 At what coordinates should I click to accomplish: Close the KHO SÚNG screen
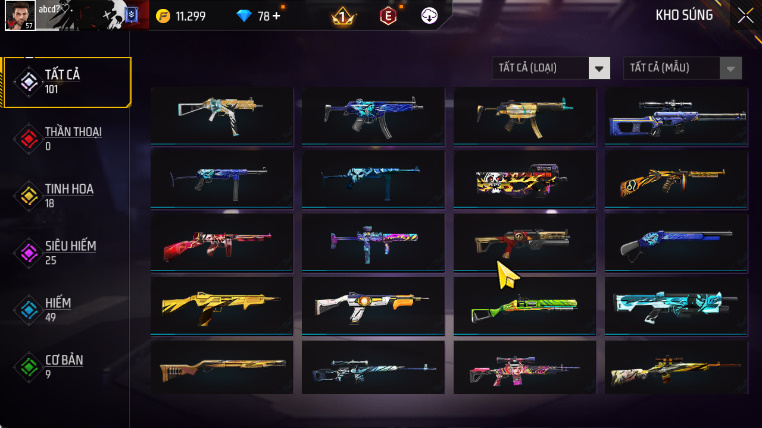click(x=745, y=15)
